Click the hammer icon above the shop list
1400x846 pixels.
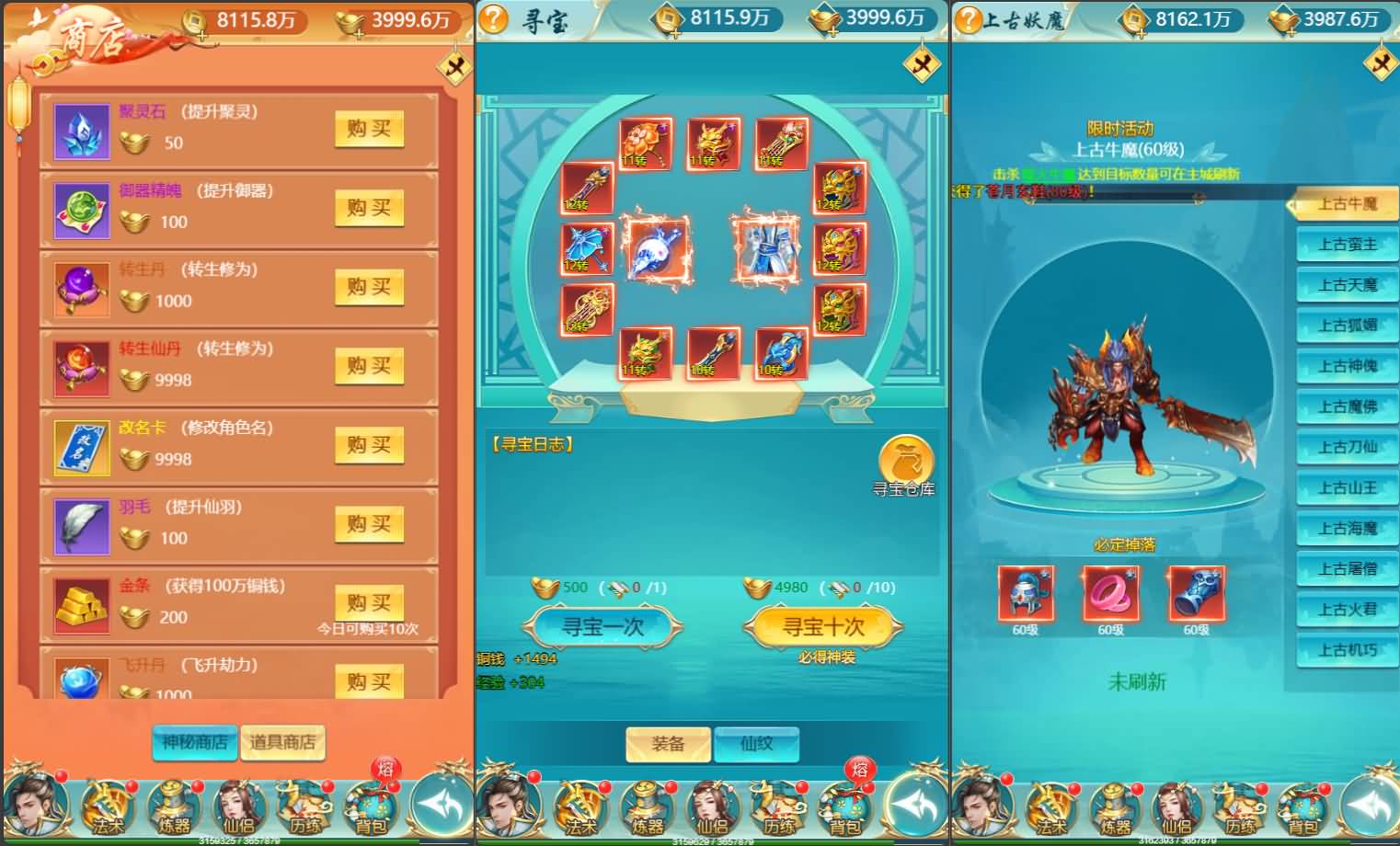453,68
